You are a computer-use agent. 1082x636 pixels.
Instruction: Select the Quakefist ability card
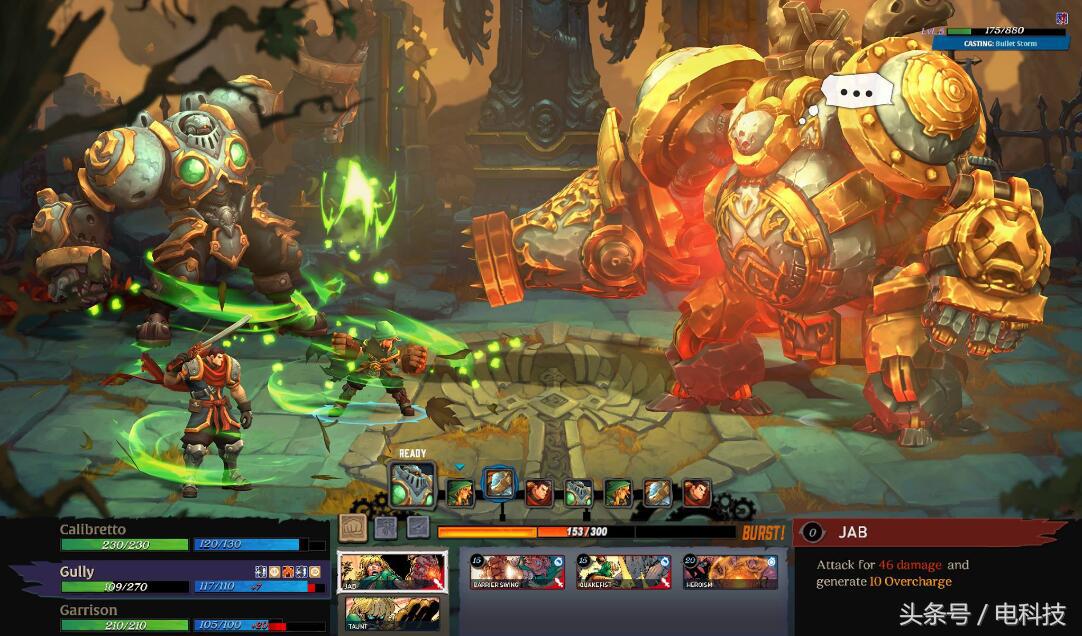click(x=622, y=572)
